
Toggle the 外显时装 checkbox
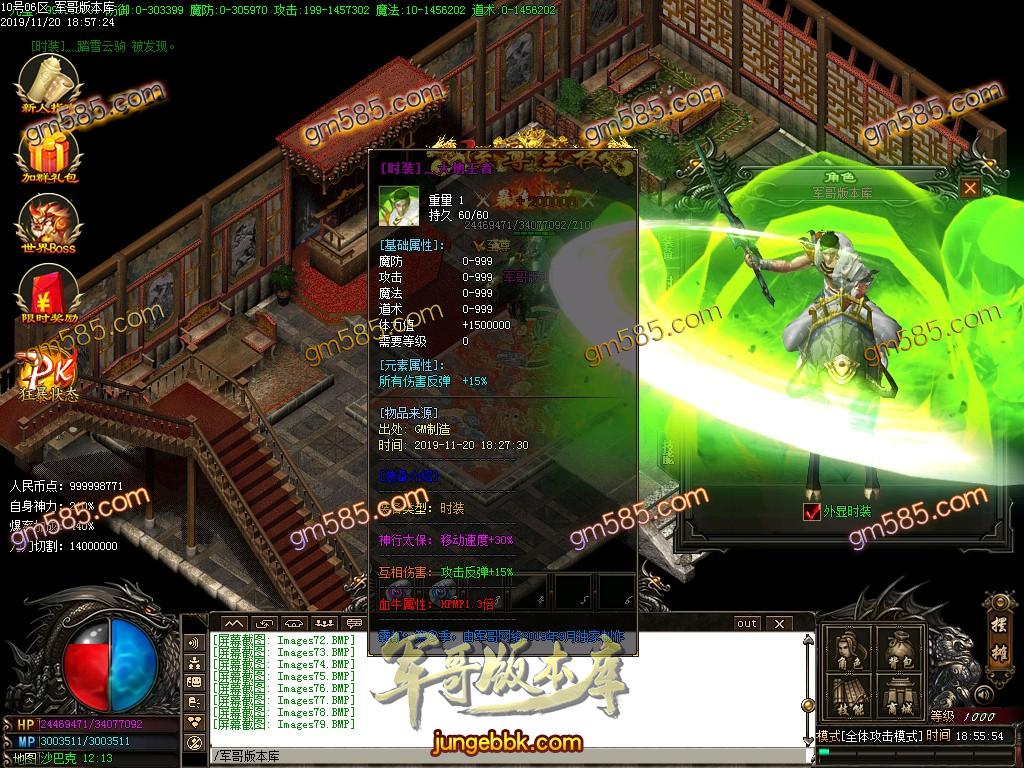point(811,512)
